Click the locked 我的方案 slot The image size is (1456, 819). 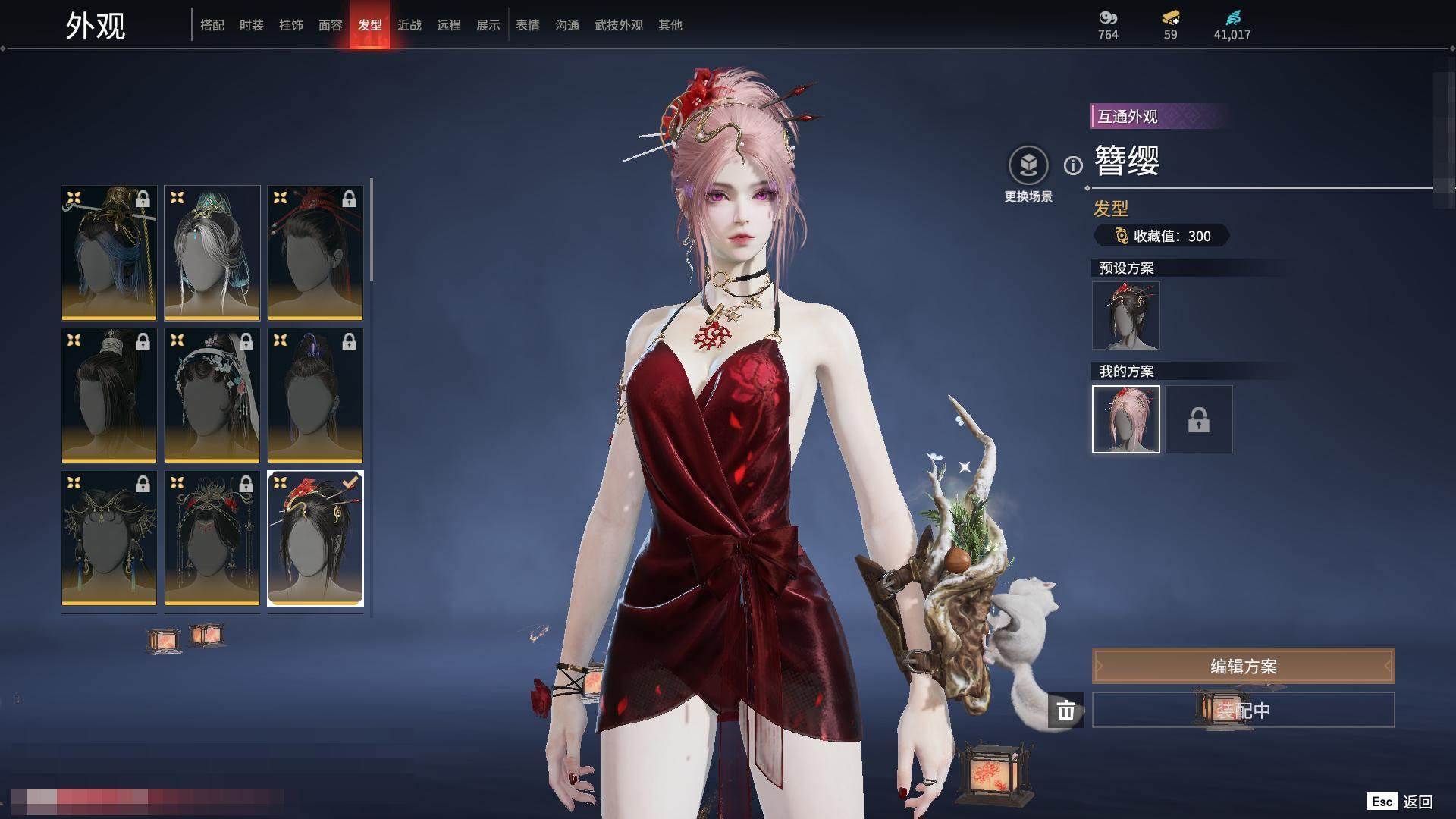pos(1199,419)
